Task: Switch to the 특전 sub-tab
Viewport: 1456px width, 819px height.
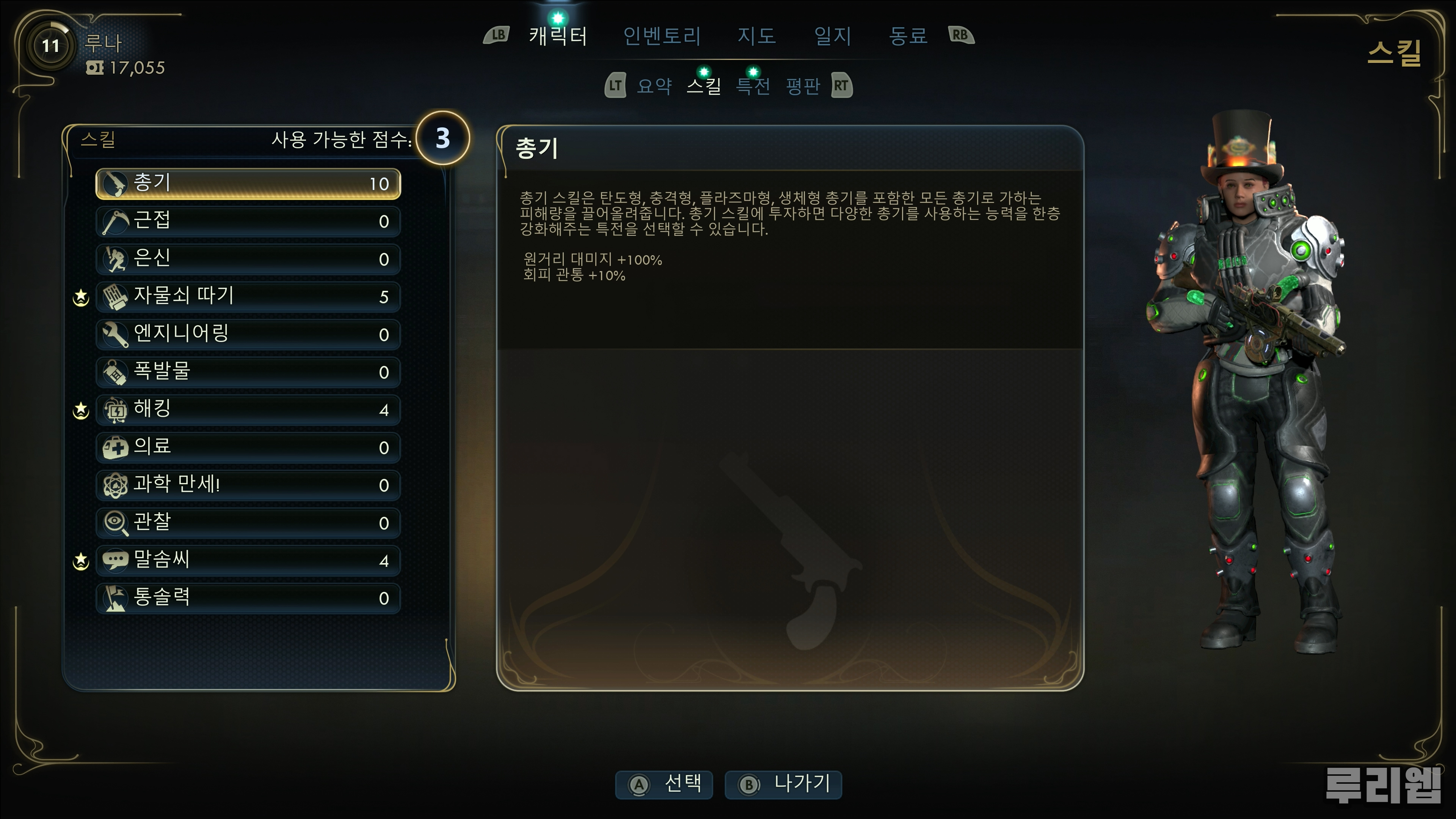Action: 753,86
